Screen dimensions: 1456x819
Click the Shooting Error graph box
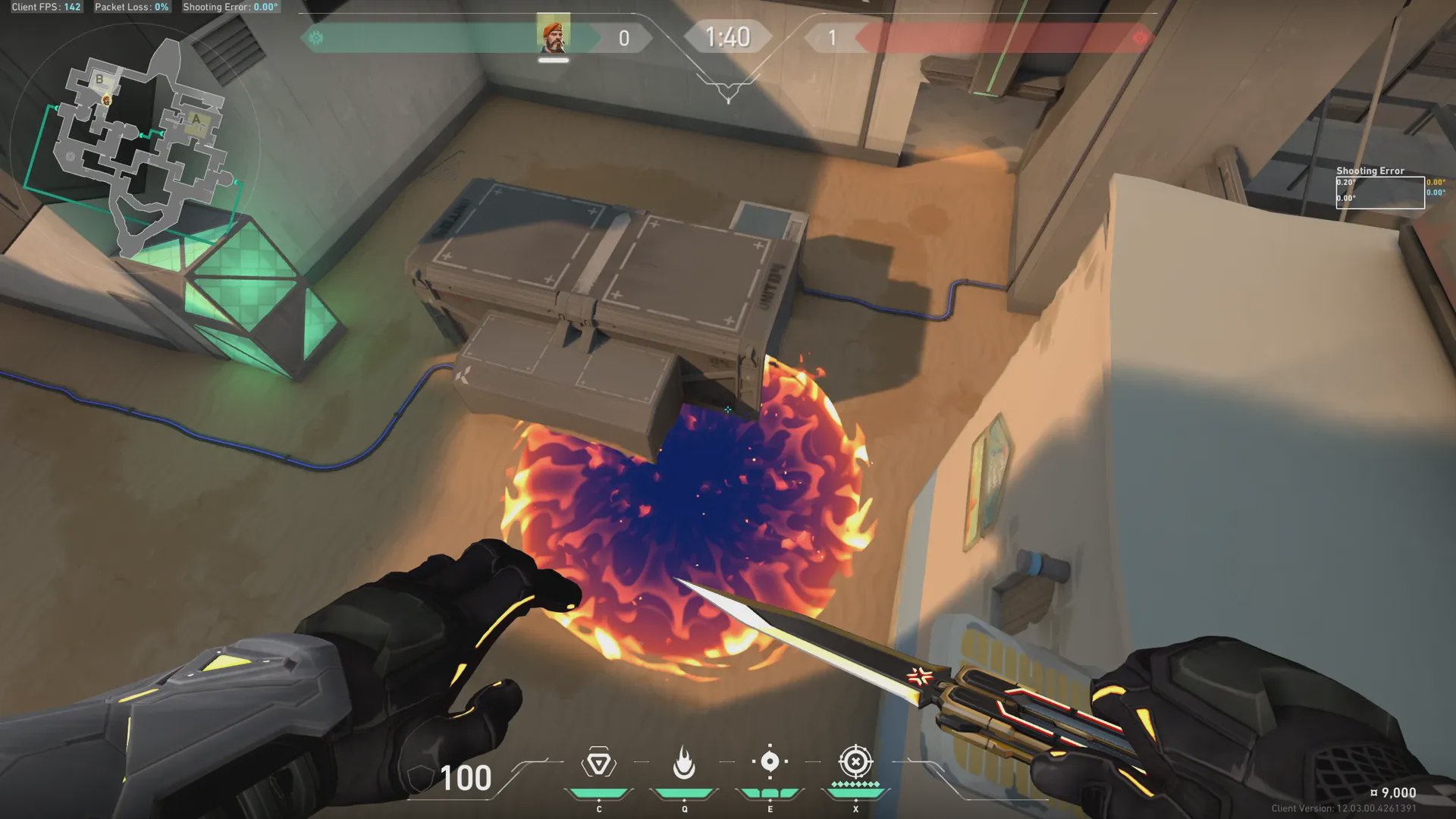tap(1379, 192)
